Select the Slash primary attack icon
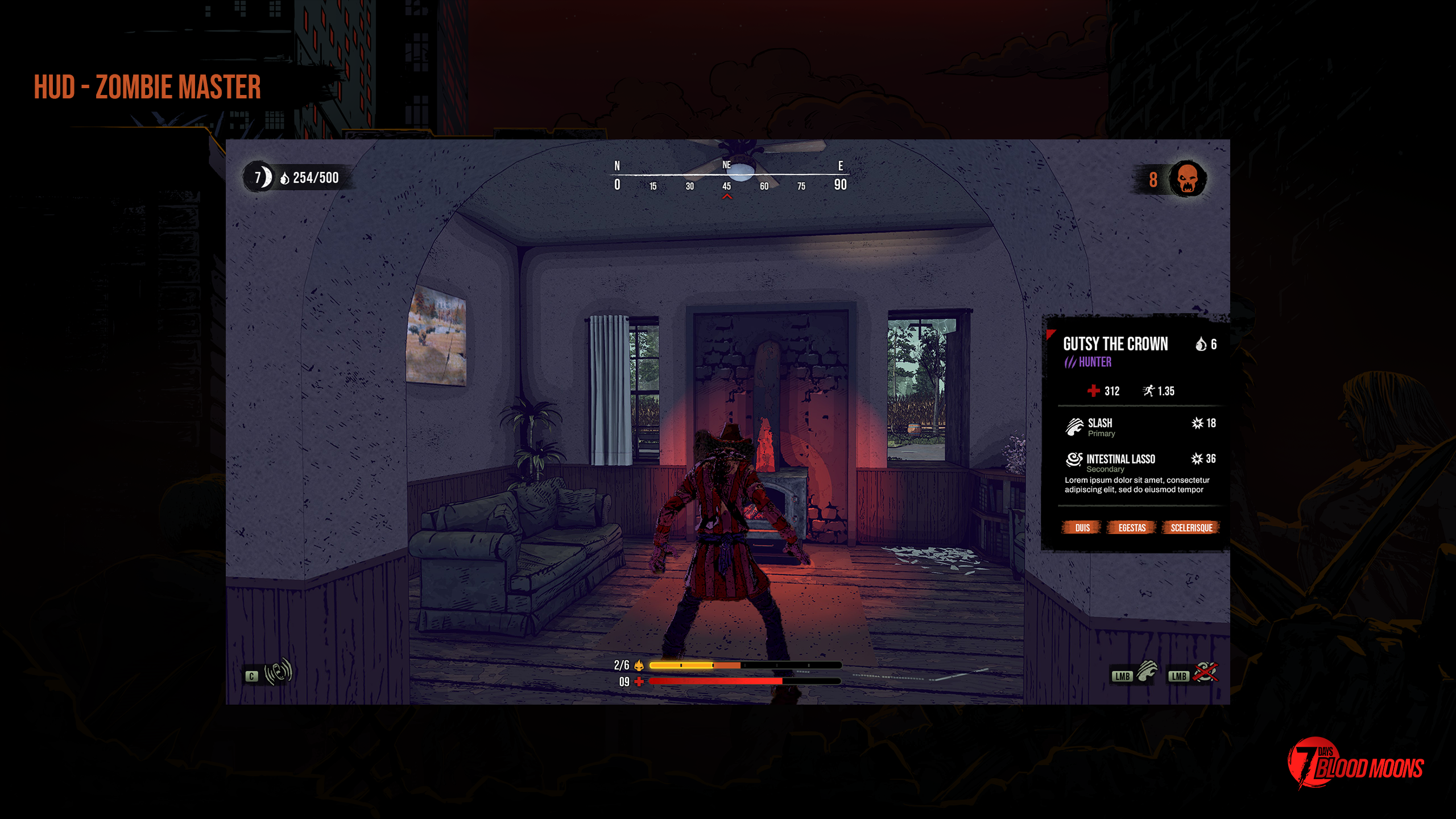1456x819 pixels. pyautogui.click(x=1074, y=427)
